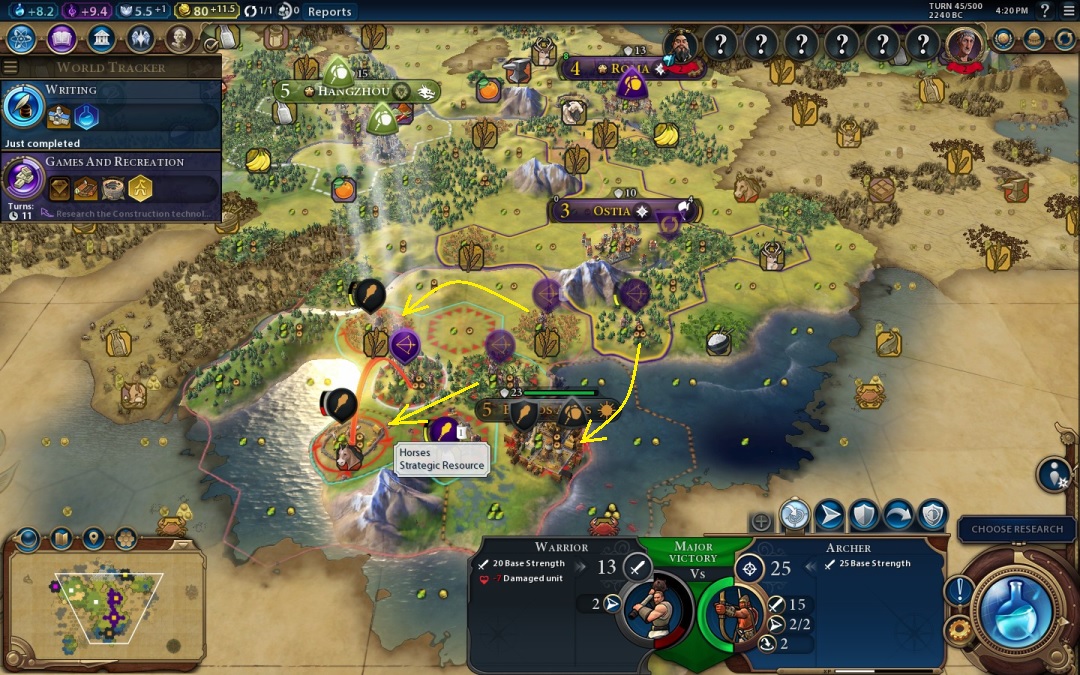Screen dimensions: 1080x675
Task: Open the technology tree (atom icon)
Action: coord(22,39)
